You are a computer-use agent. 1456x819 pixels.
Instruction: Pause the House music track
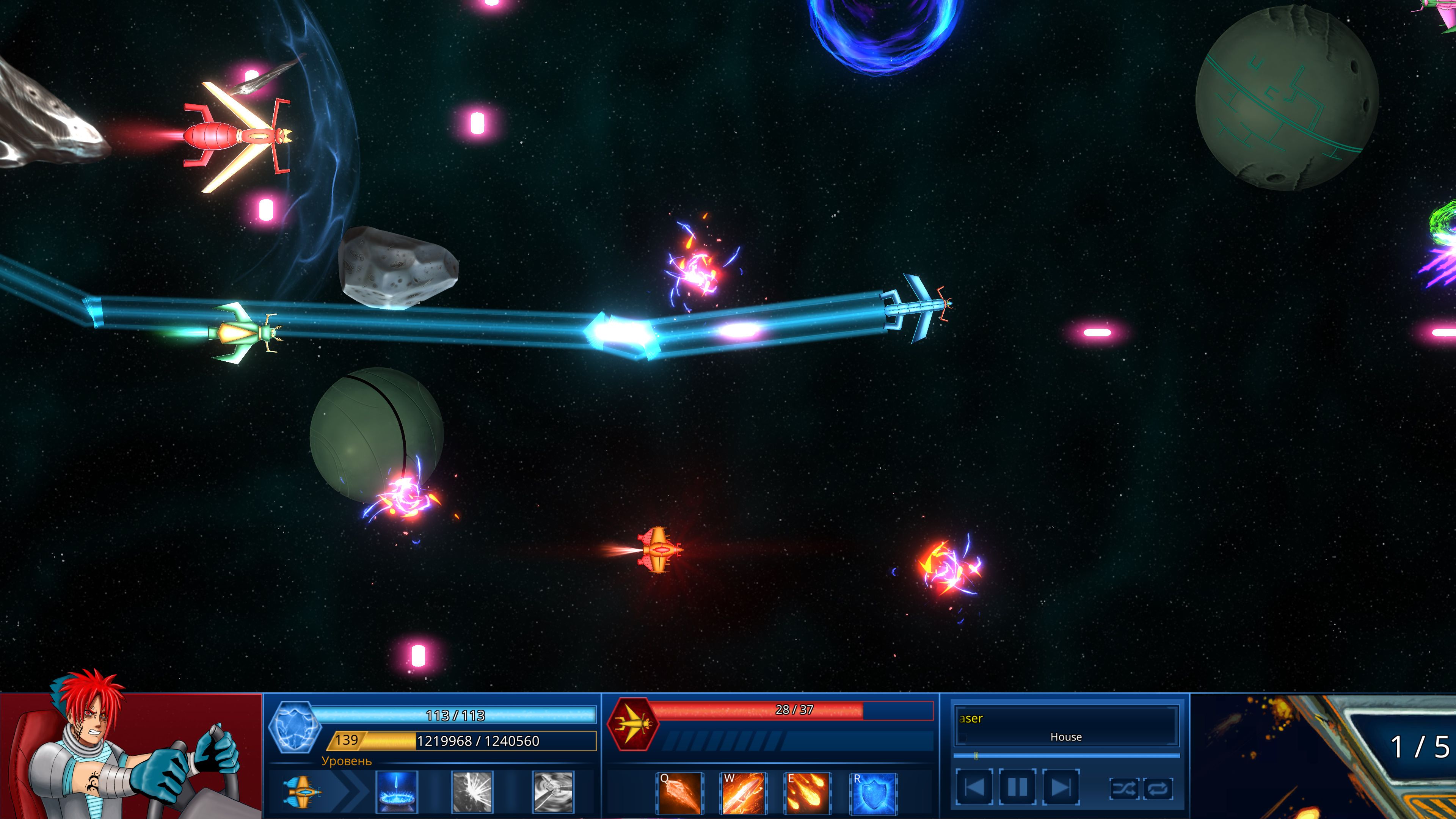pyautogui.click(x=1018, y=788)
